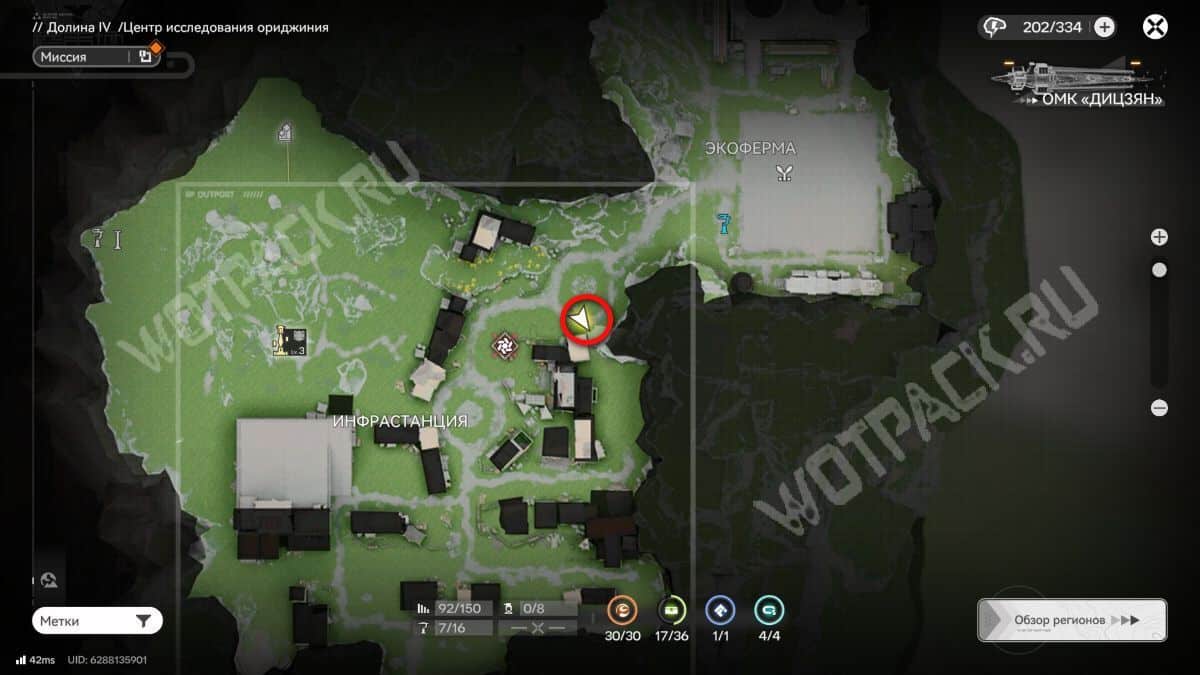Zoom in the map with plus
Image resolution: width=1200 pixels, height=675 pixels.
coord(1159,237)
